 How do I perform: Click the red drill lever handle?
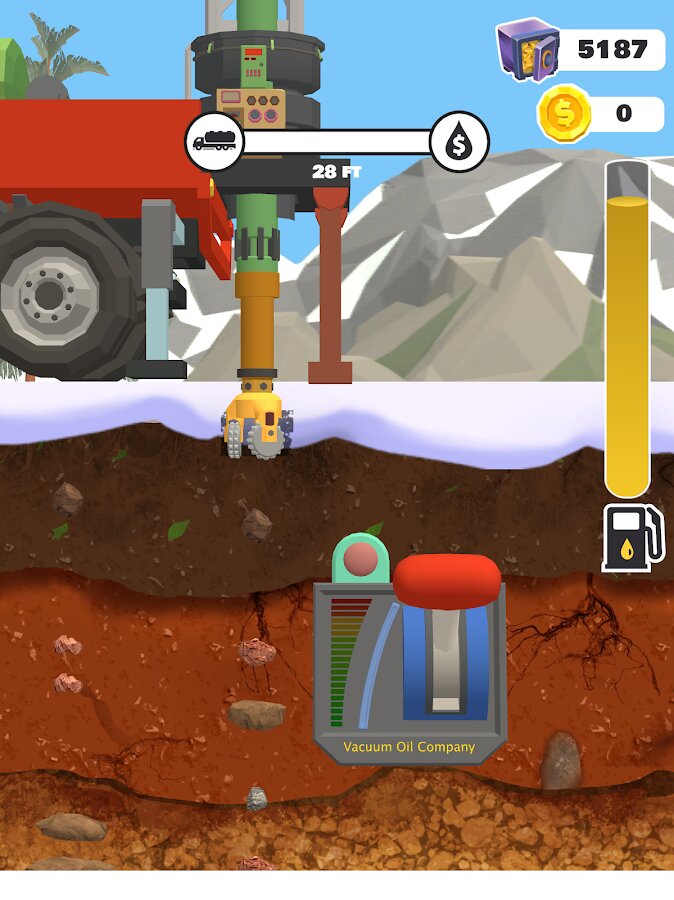446,580
